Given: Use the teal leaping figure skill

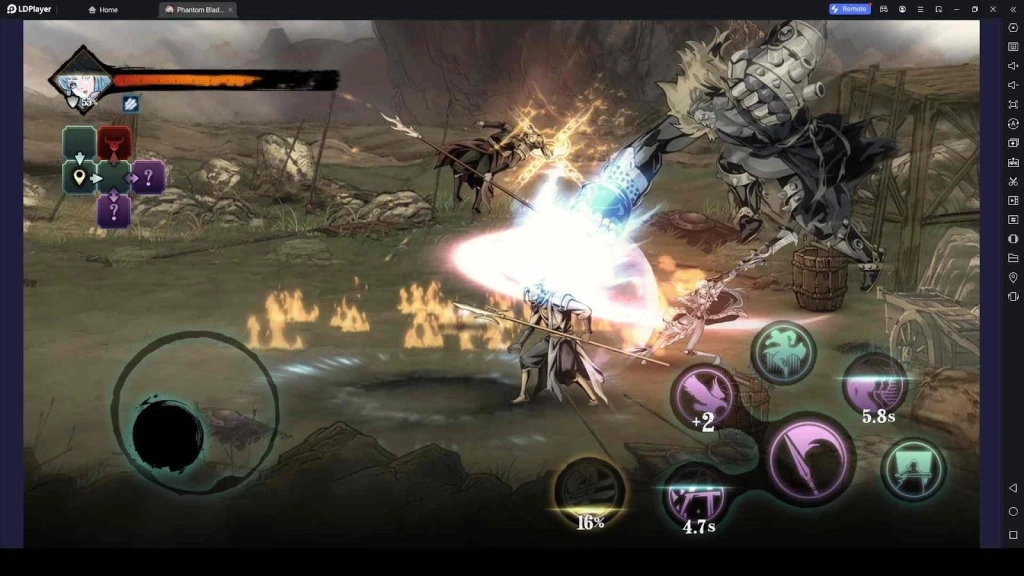Looking at the screenshot, I should [783, 352].
